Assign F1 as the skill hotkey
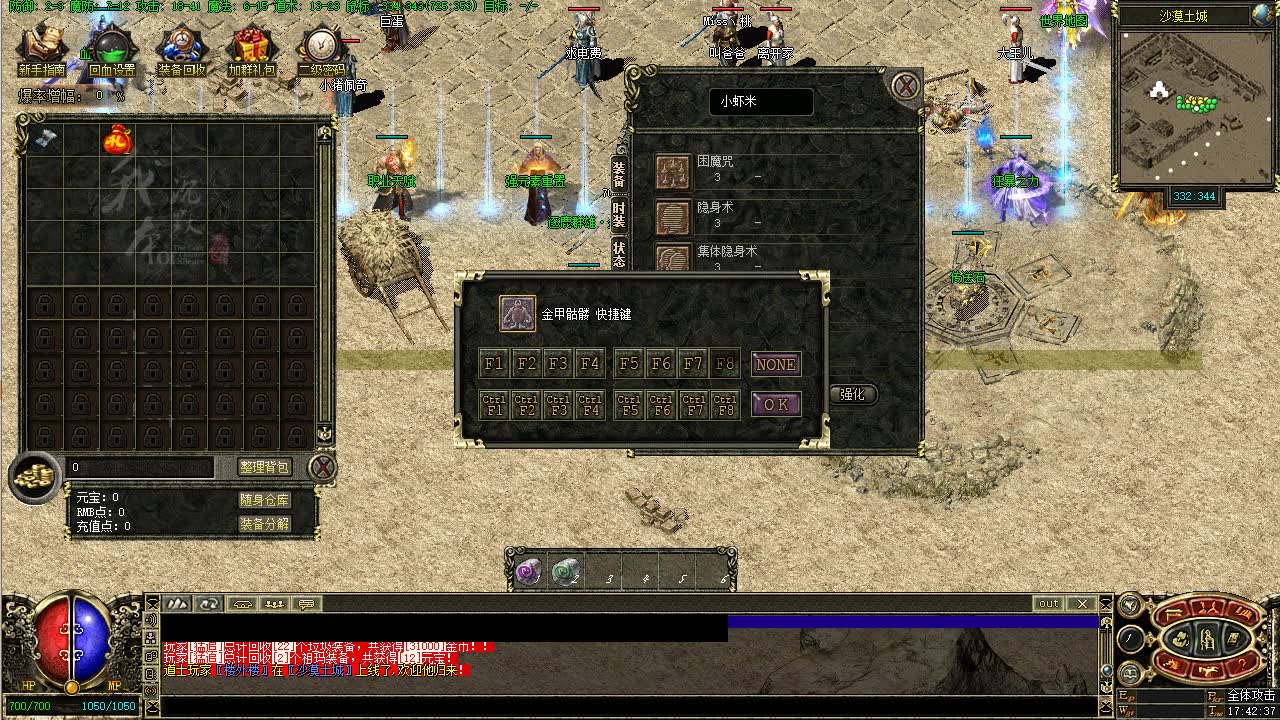1280x720 pixels. tap(494, 364)
